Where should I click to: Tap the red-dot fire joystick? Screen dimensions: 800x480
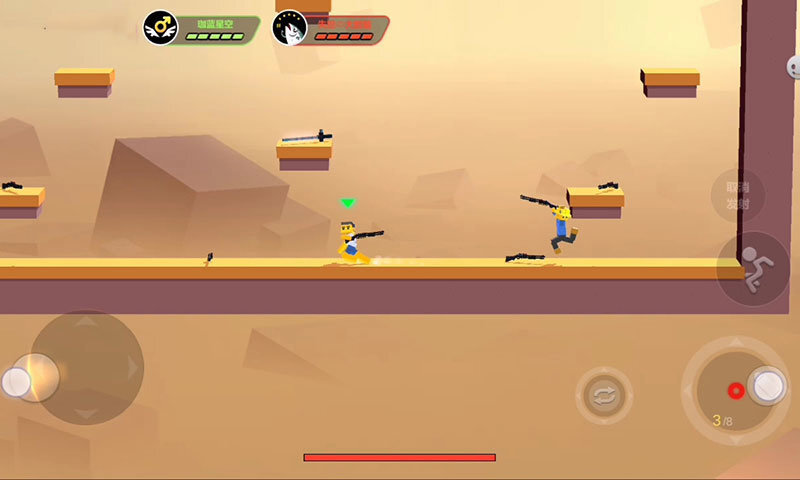736,389
